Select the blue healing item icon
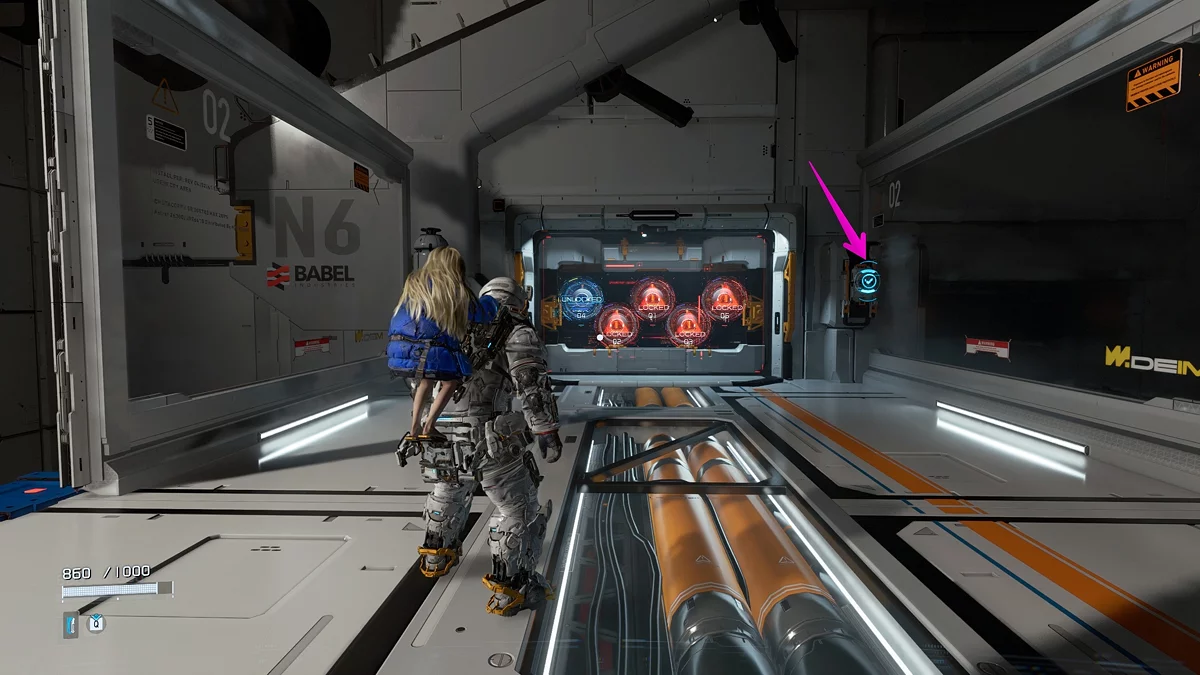 pyautogui.click(x=71, y=625)
